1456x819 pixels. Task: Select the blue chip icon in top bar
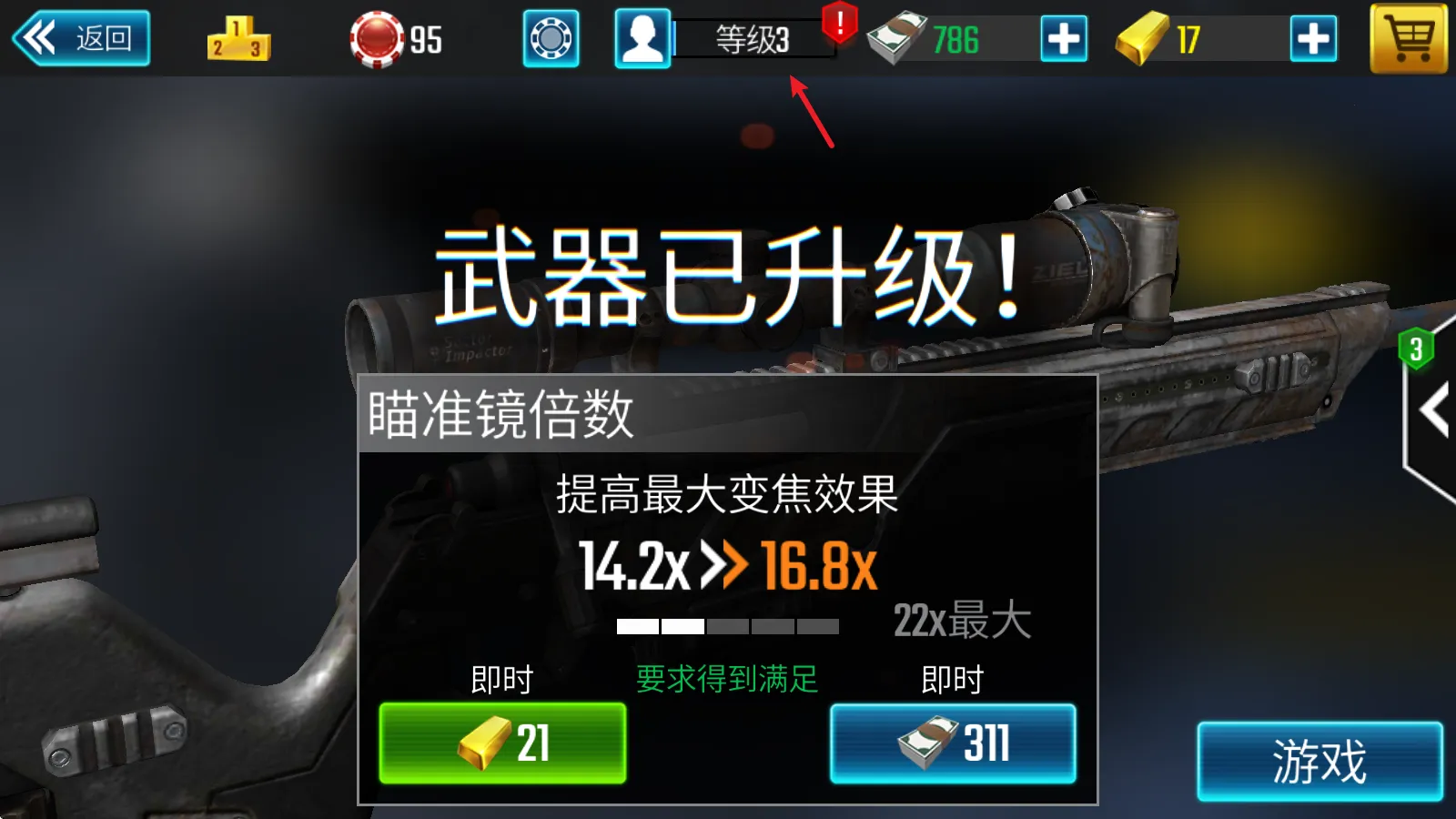click(x=550, y=40)
